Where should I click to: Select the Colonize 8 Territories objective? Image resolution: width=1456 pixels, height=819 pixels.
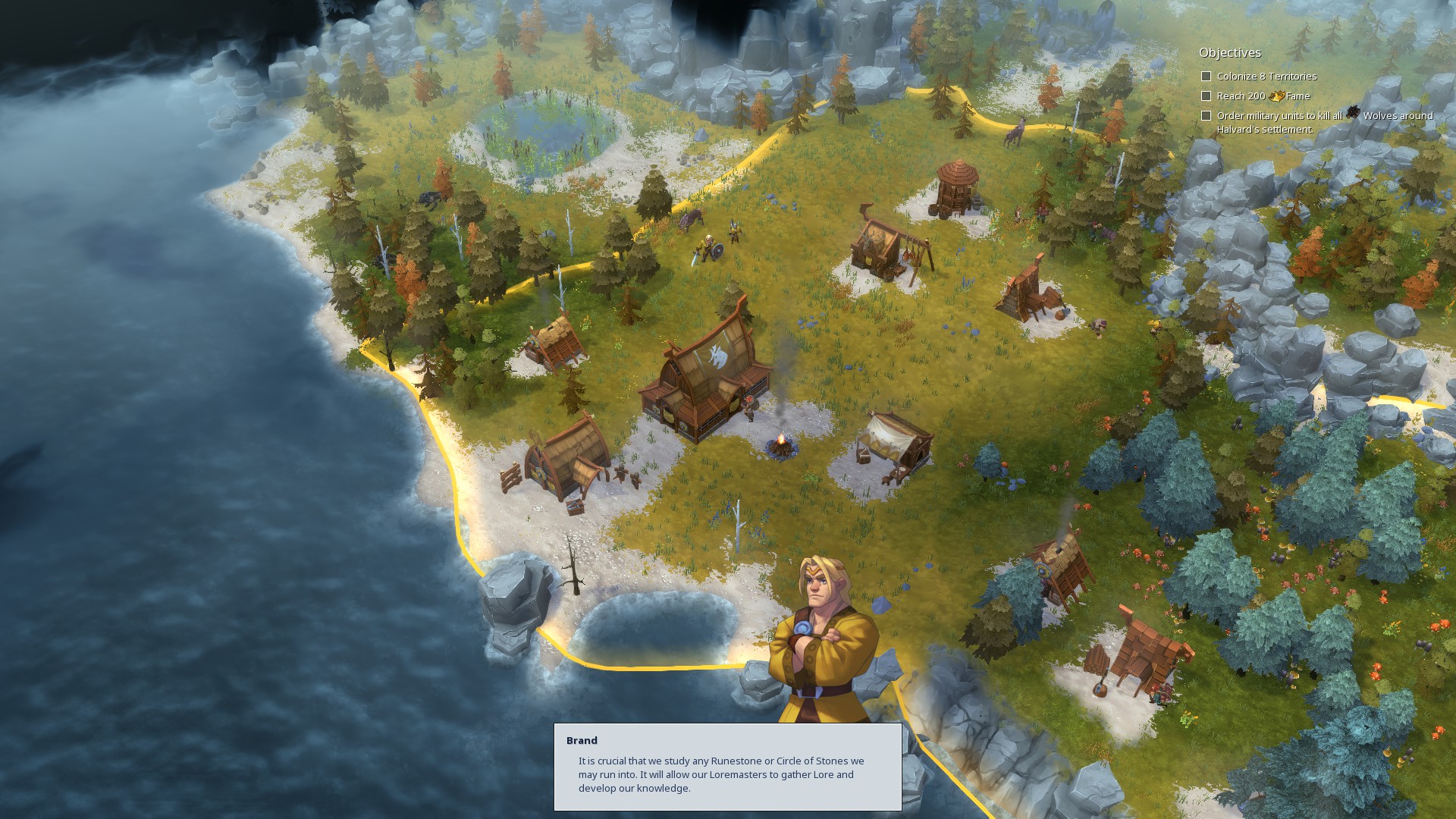point(1266,77)
